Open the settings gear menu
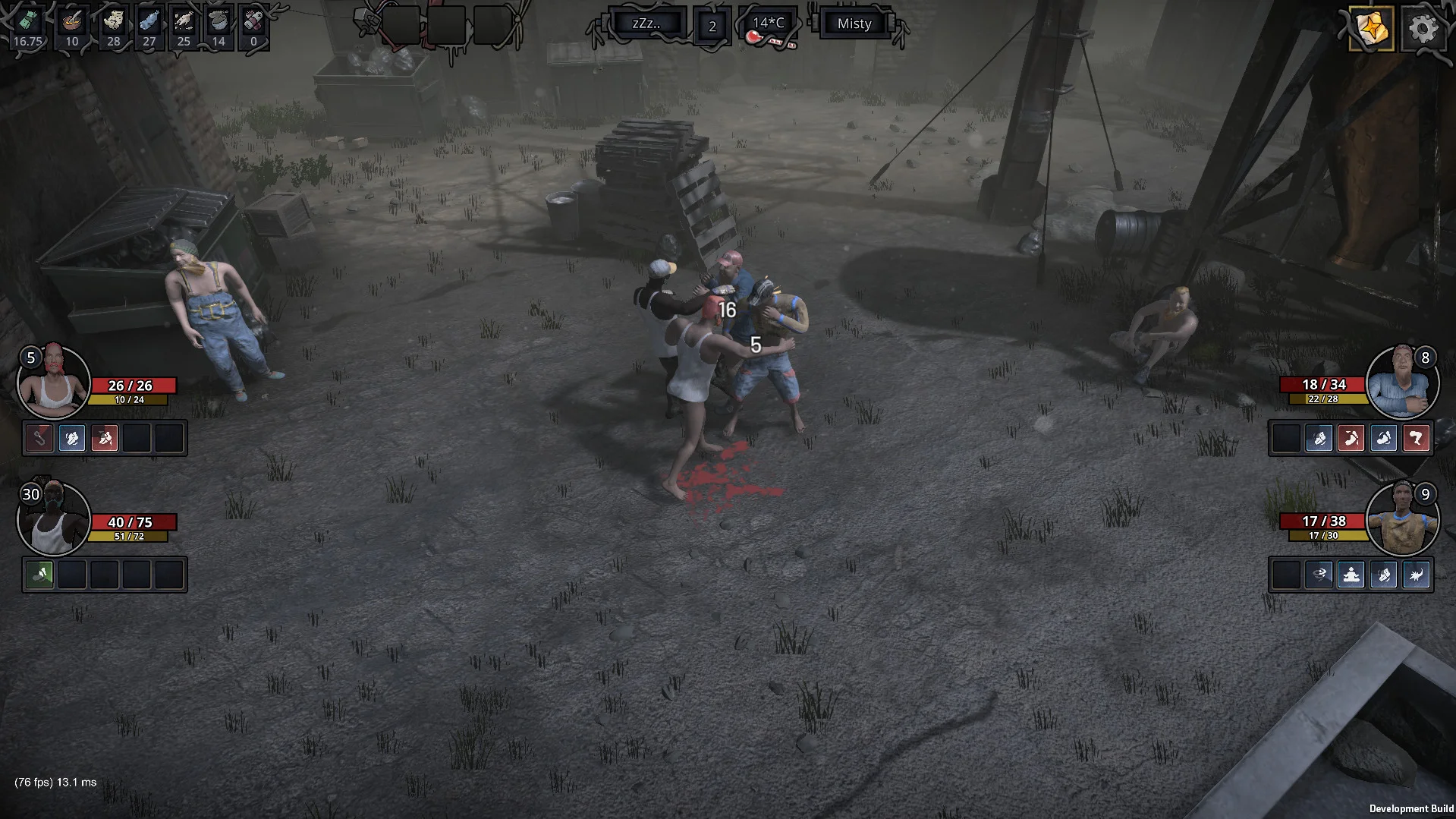The width and height of the screenshot is (1456, 819). click(1423, 29)
